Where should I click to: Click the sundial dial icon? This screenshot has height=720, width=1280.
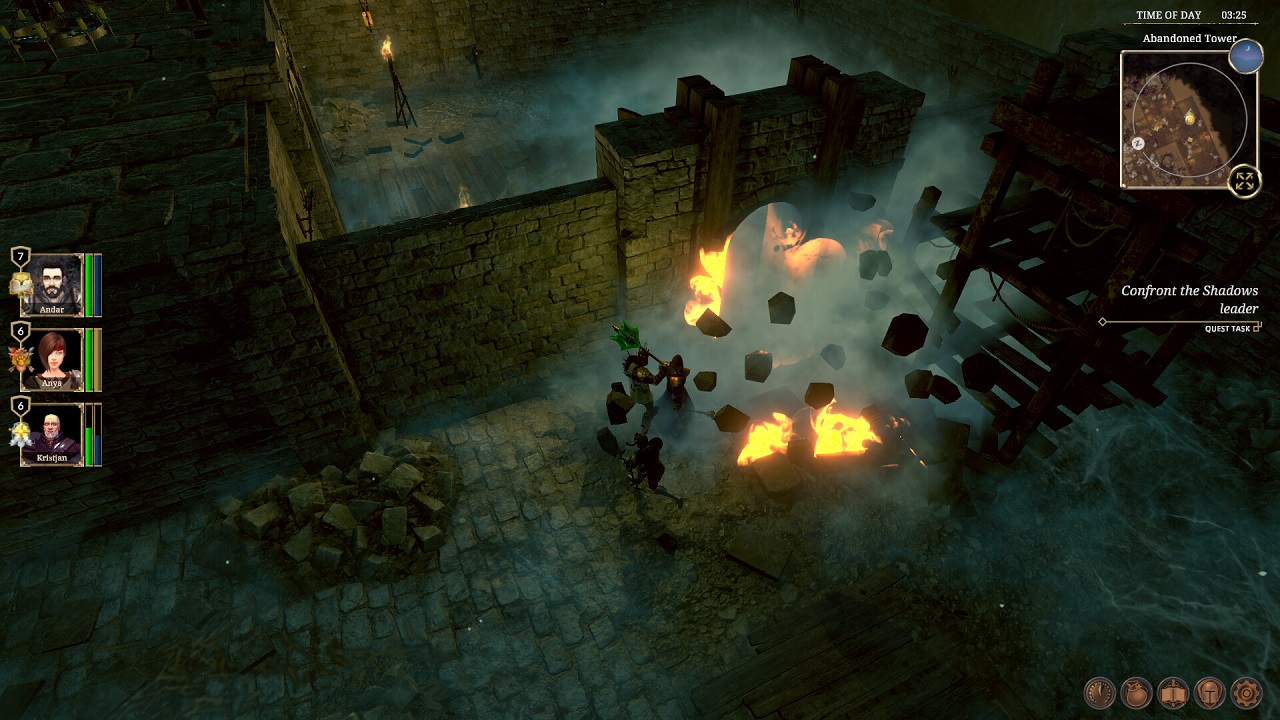tap(1101, 693)
